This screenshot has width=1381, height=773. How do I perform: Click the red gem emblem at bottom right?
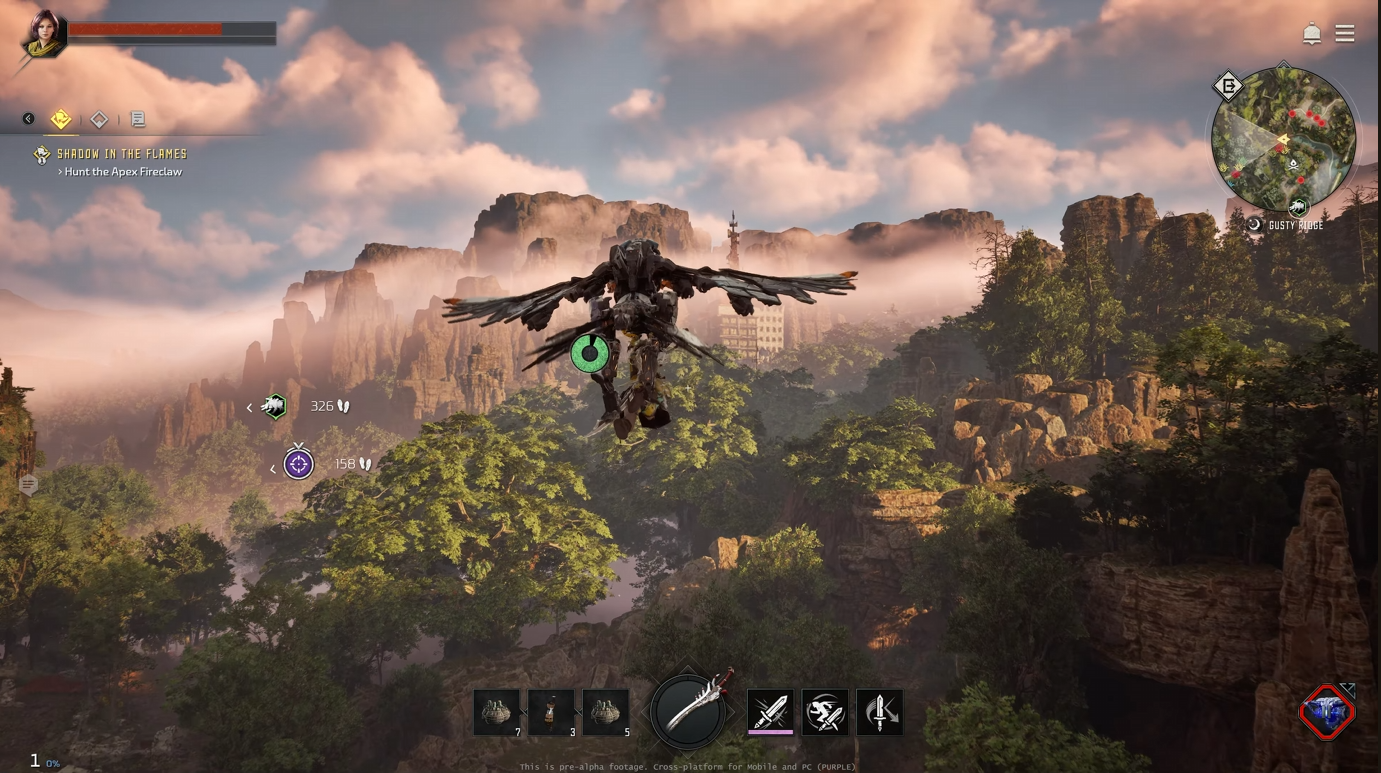[1327, 713]
